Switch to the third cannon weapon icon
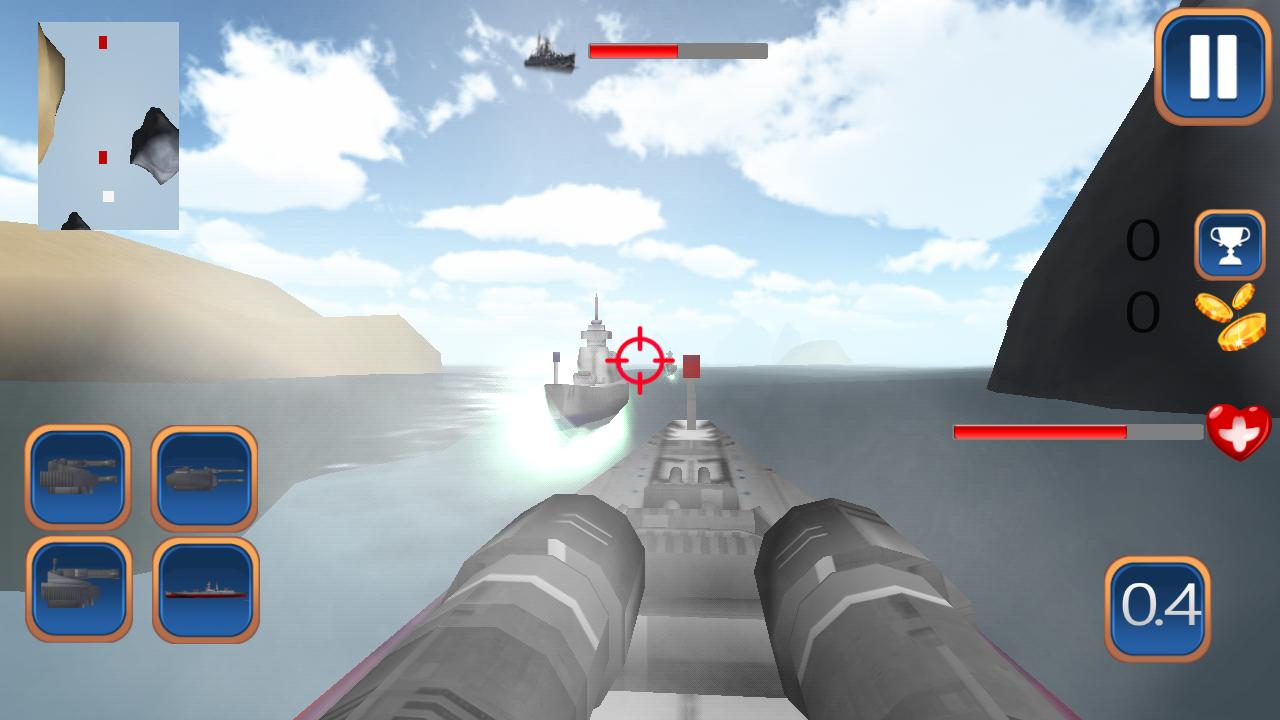Image resolution: width=1280 pixels, height=720 pixels. [78, 590]
